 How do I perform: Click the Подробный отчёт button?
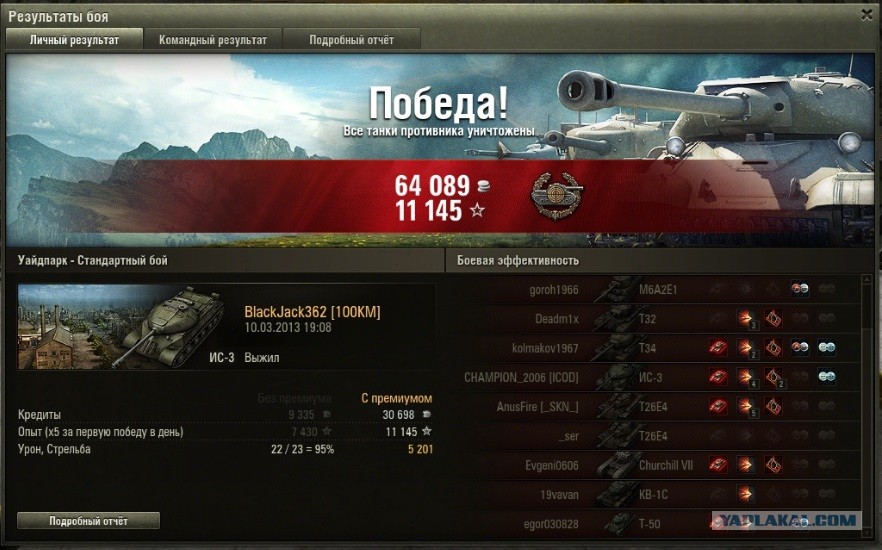89,520
